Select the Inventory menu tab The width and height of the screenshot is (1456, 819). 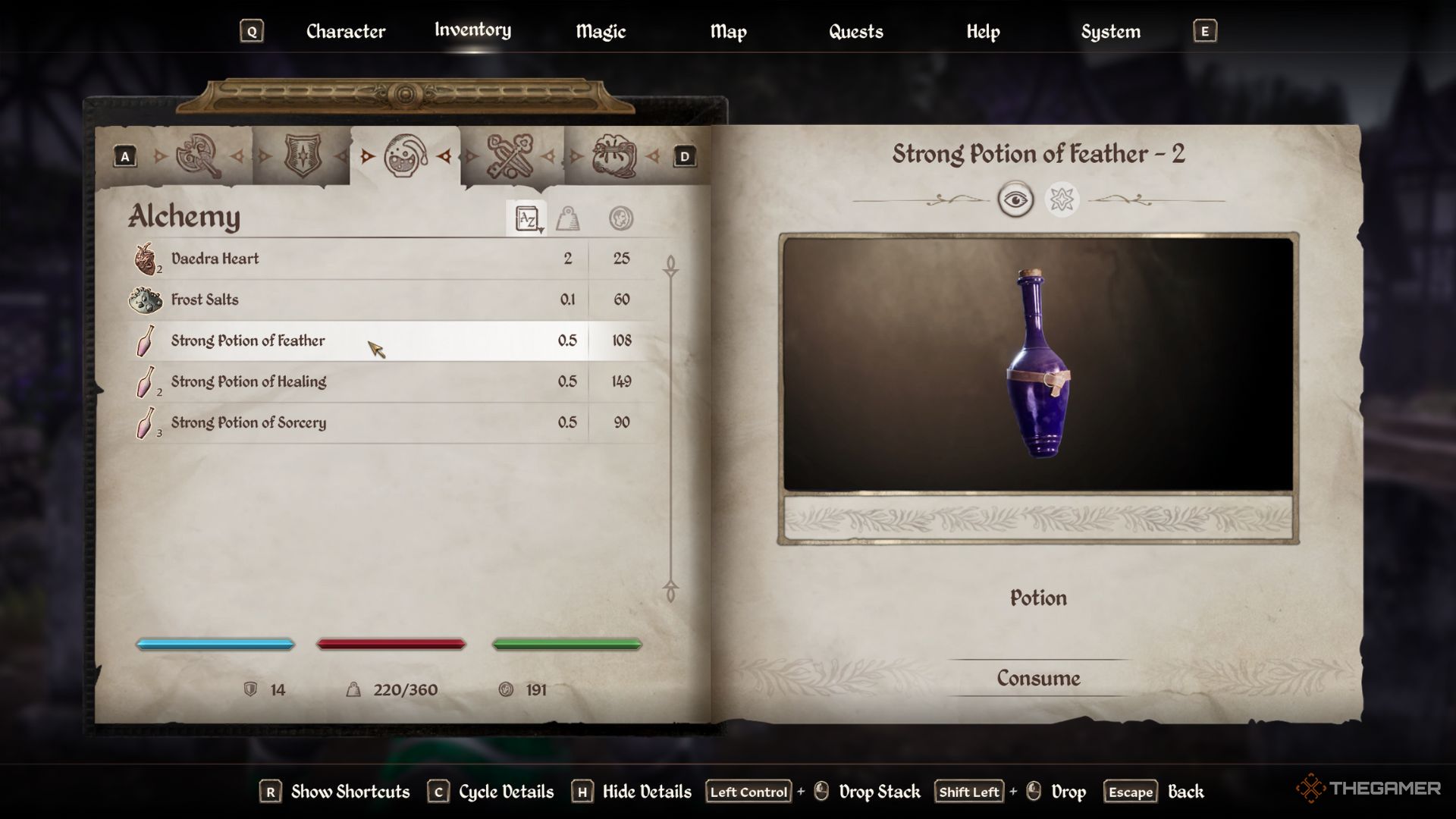click(472, 30)
